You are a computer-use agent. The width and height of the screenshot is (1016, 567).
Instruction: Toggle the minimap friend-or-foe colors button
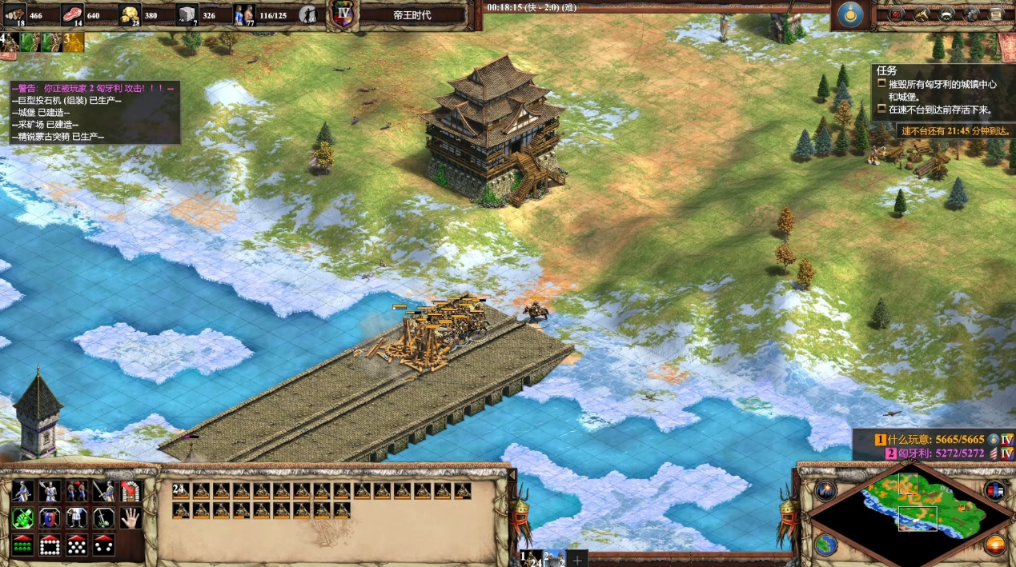[994, 490]
